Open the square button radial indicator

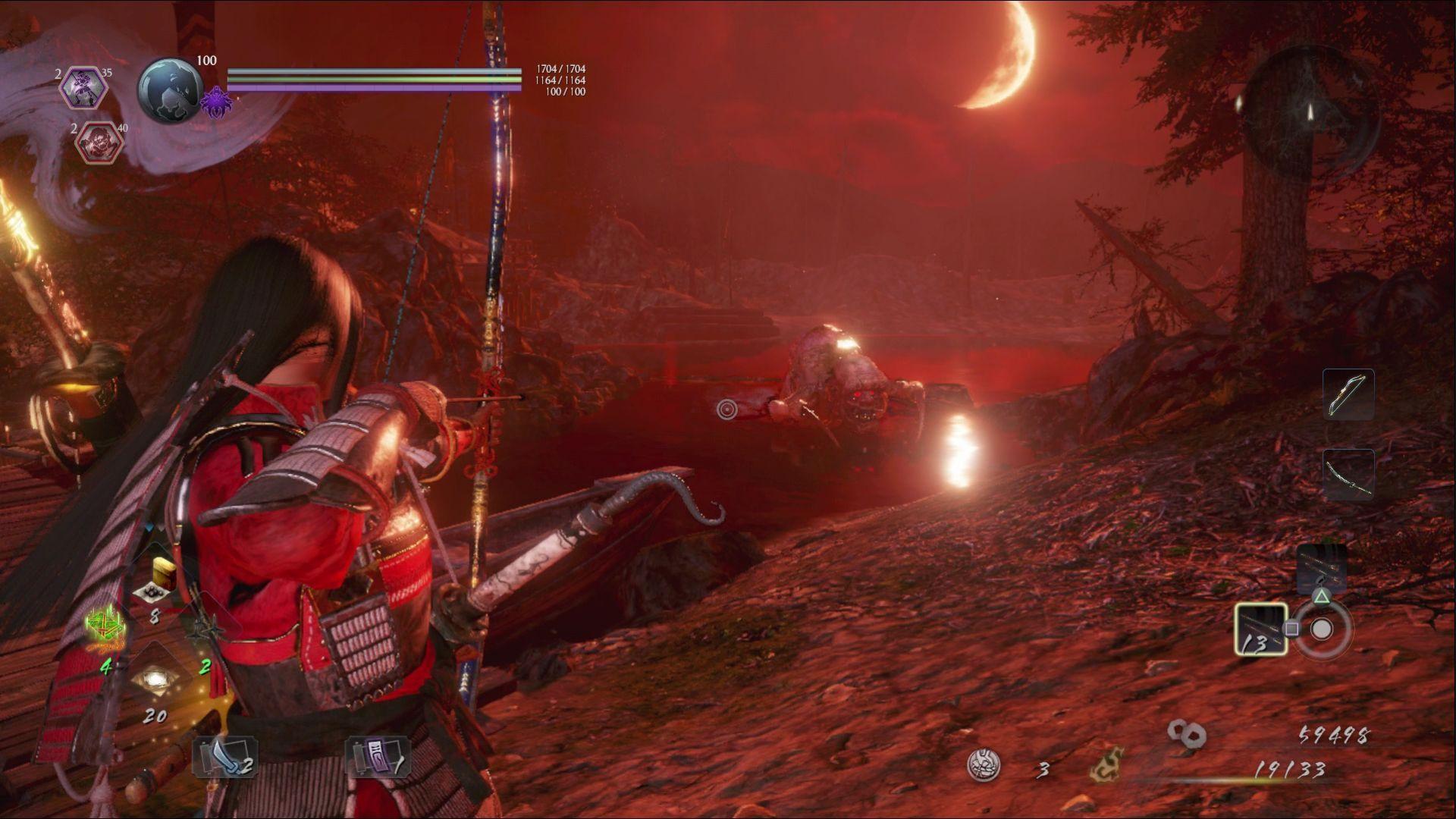coord(1292,628)
